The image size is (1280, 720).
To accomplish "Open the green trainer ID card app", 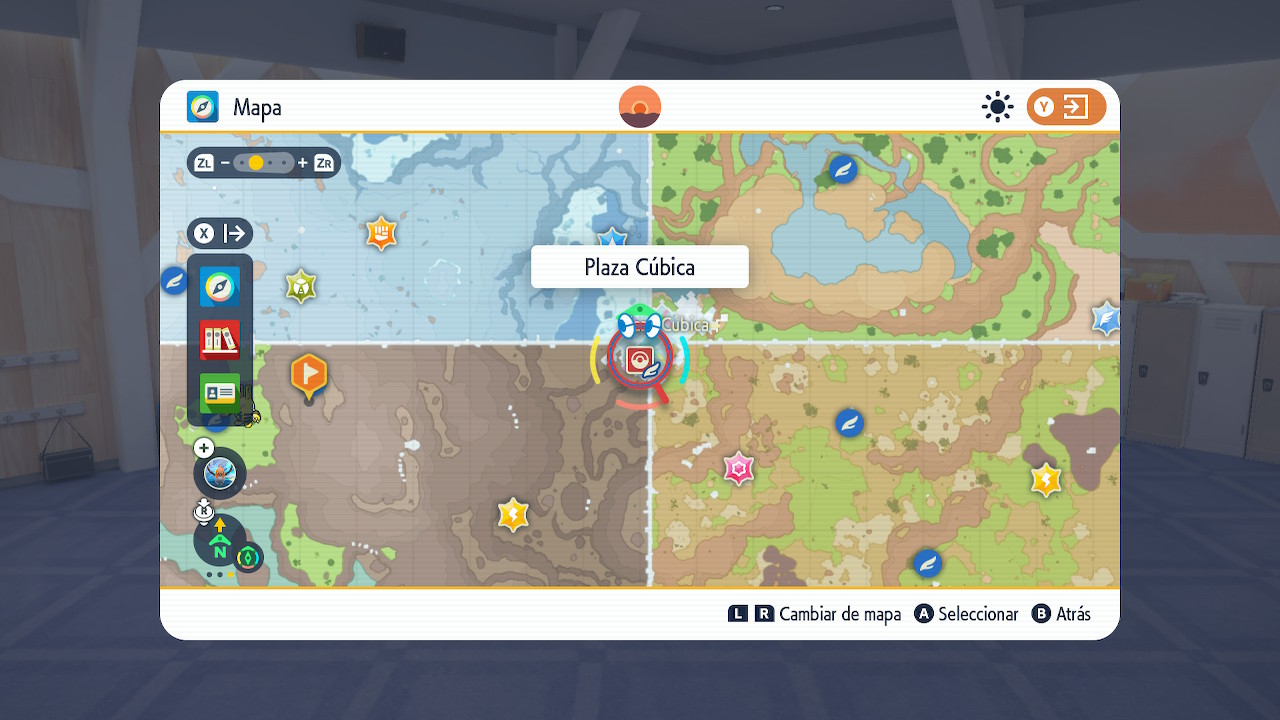I will [219, 393].
